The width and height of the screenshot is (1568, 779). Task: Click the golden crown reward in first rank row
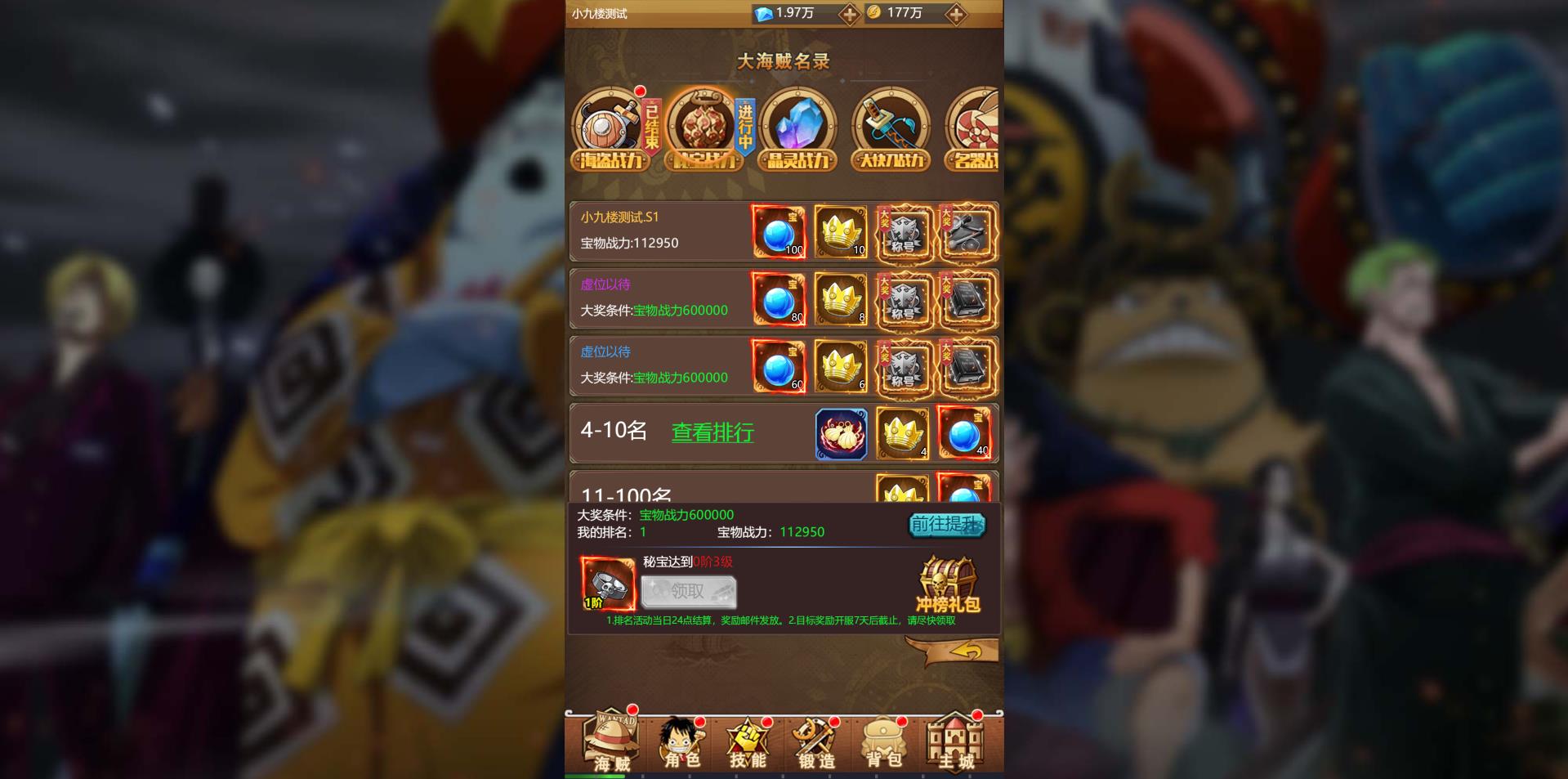840,231
